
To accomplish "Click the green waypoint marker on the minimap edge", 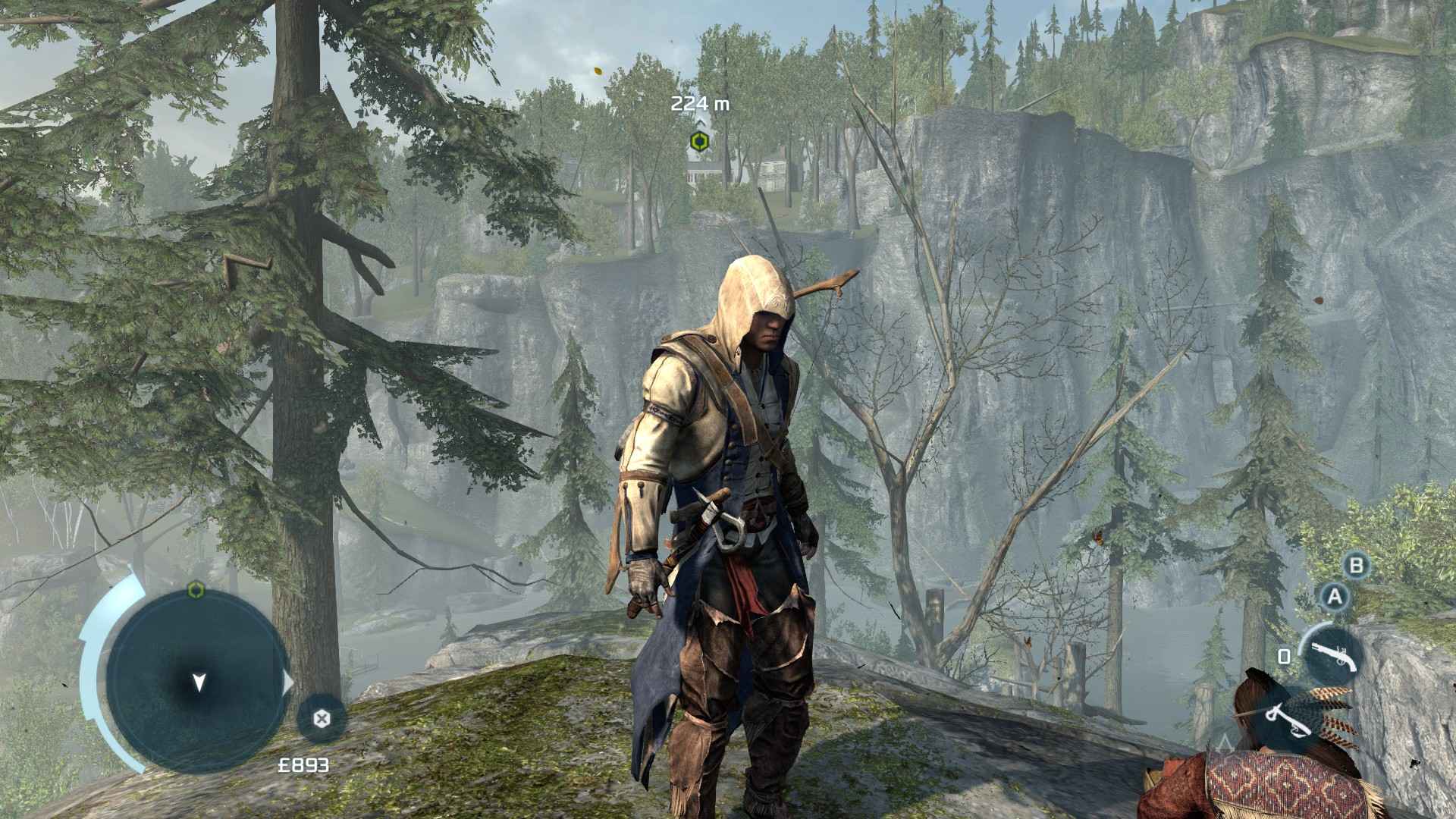I will pyautogui.click(x=196, y=590).
